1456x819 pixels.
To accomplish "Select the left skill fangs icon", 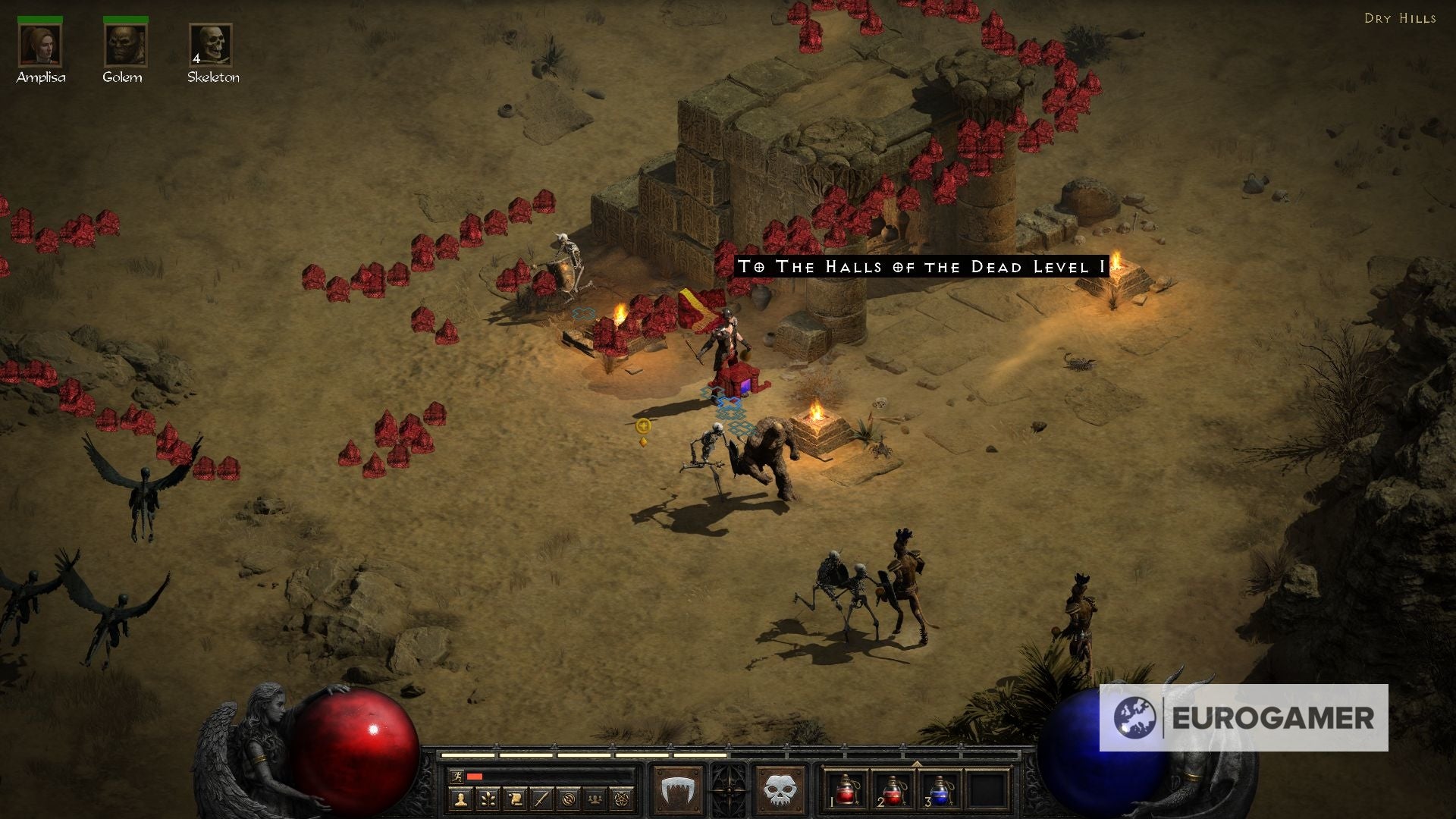I will 677,791.
